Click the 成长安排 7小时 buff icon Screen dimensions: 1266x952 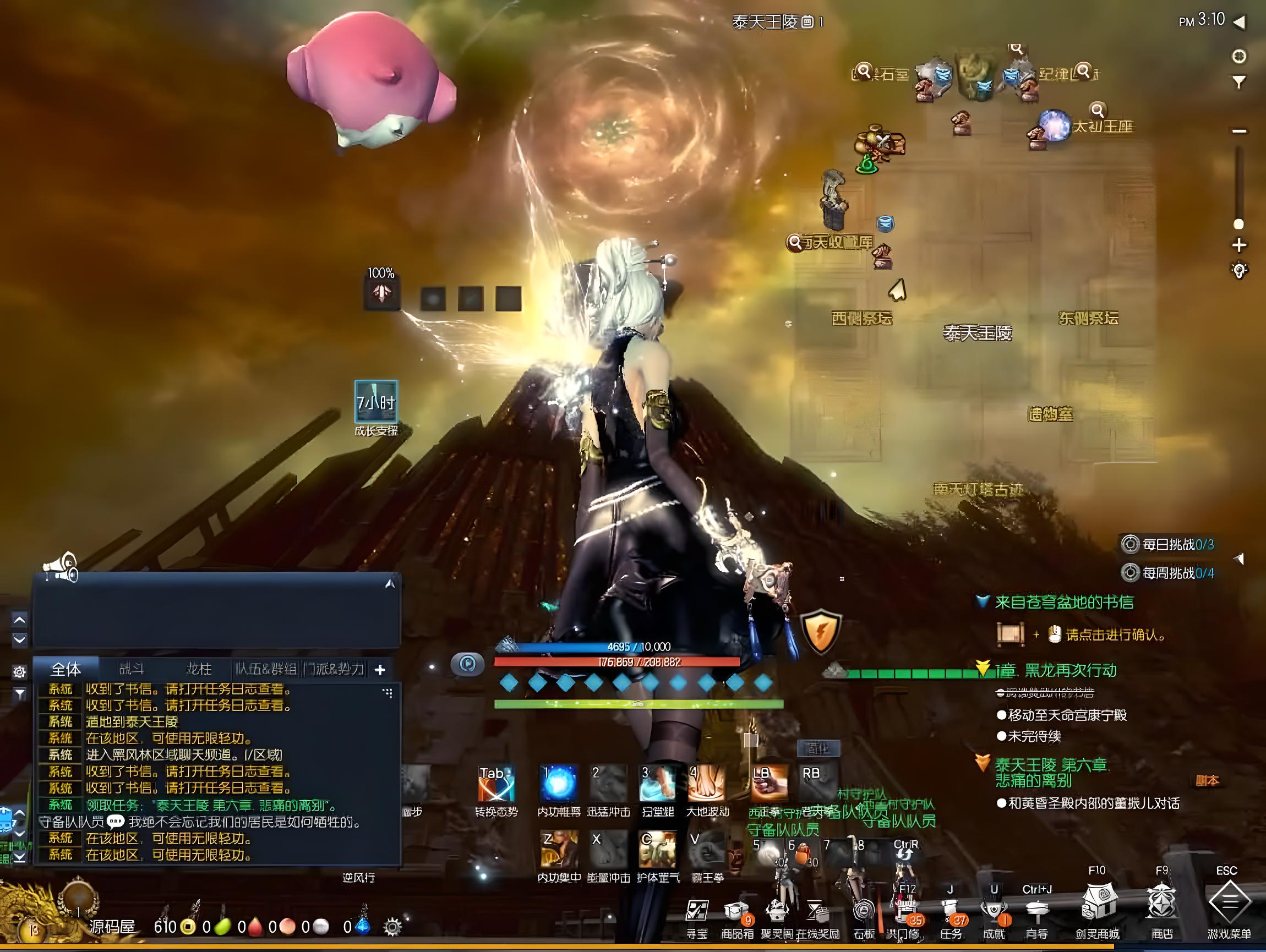[x=376, y=402]
